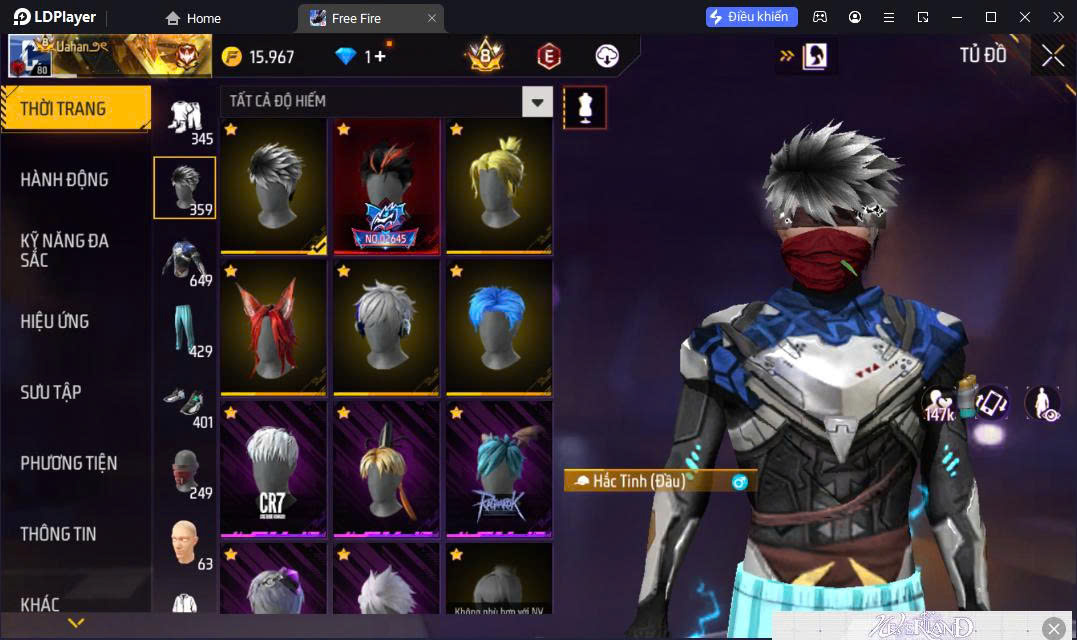Screen dimensions: 1077x640
Task: Add diamonds with the plus button
Action: [380, 56]
